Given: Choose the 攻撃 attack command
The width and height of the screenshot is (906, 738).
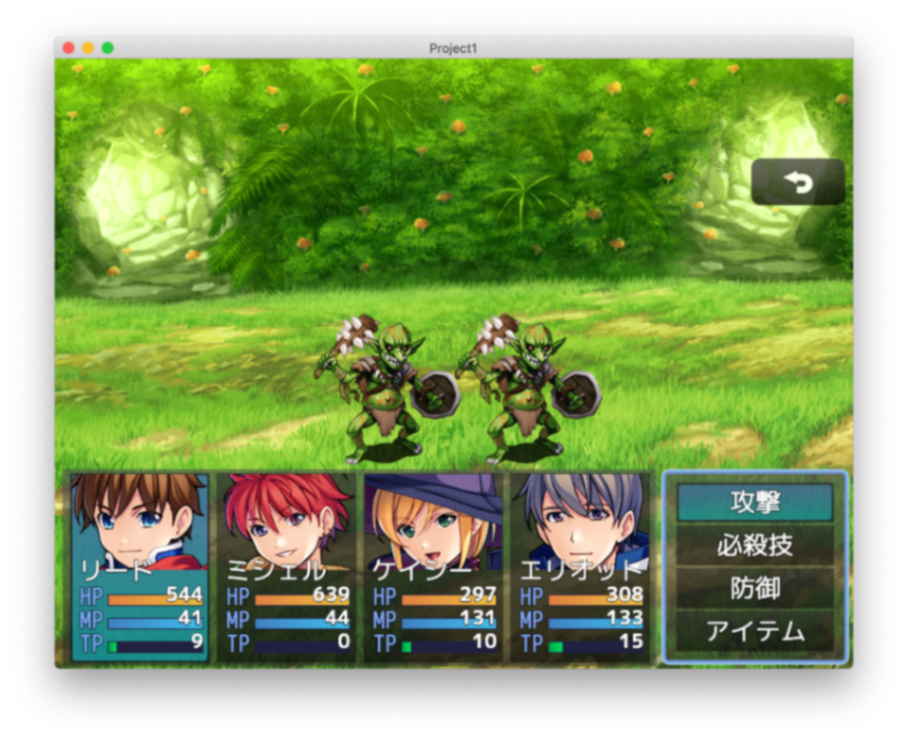Looking at the screenshot, I should point(755,502).
